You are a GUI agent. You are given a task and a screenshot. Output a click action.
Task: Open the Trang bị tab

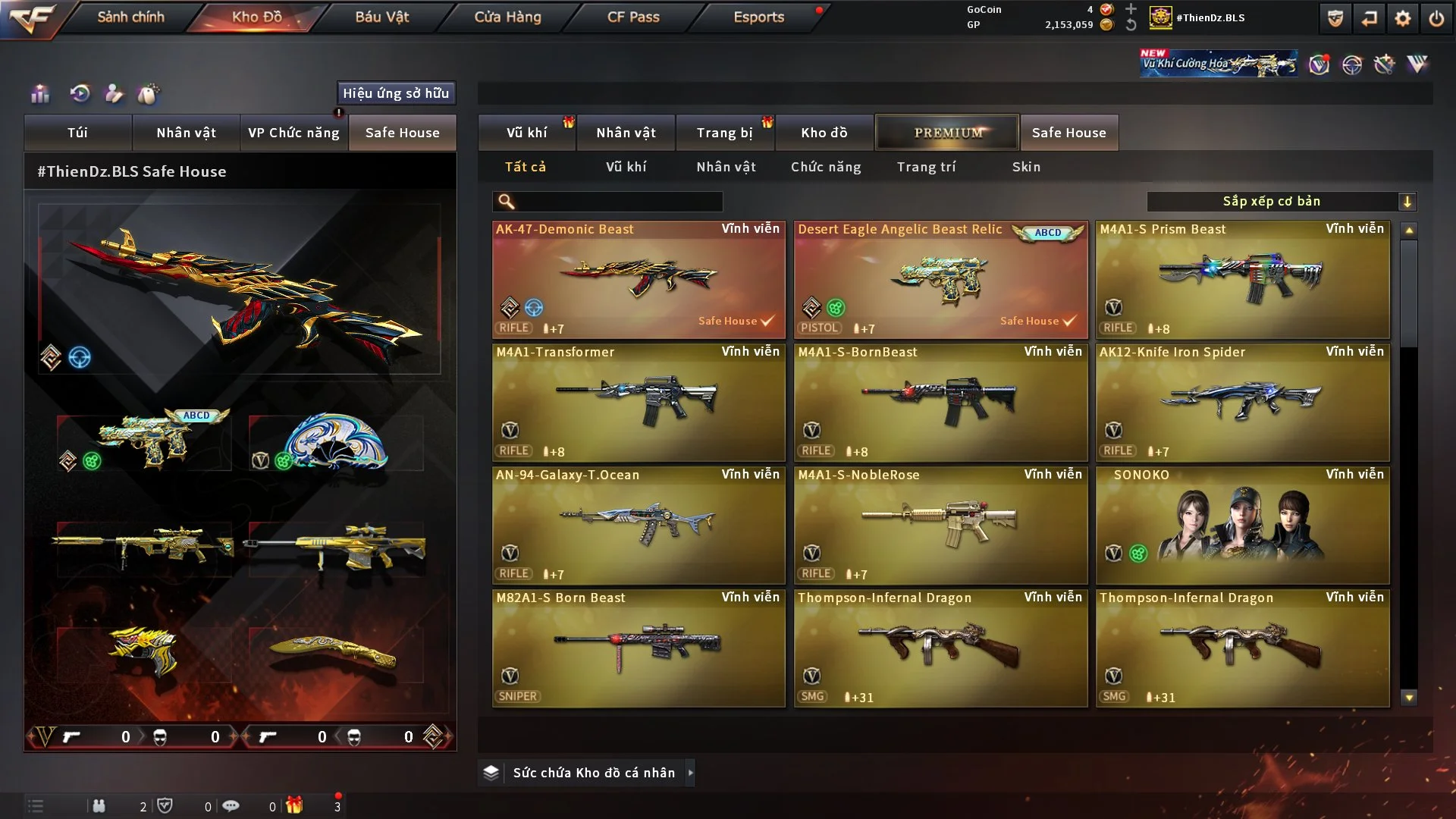click(x=724, y=133)
